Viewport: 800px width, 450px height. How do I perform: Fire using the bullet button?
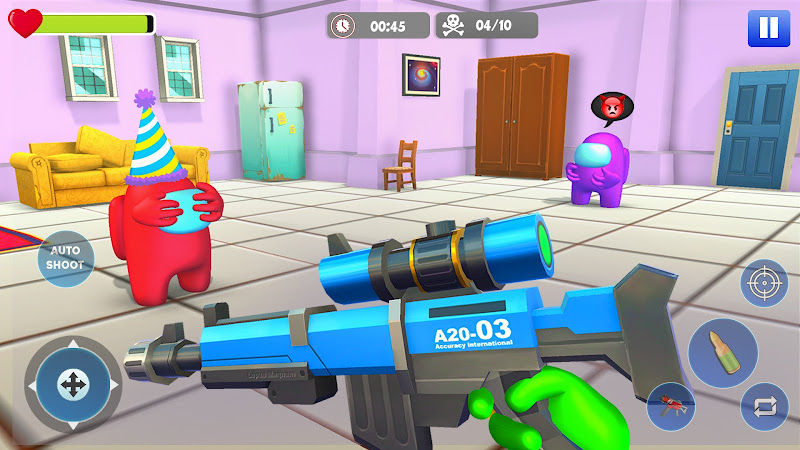coord(722,352)
